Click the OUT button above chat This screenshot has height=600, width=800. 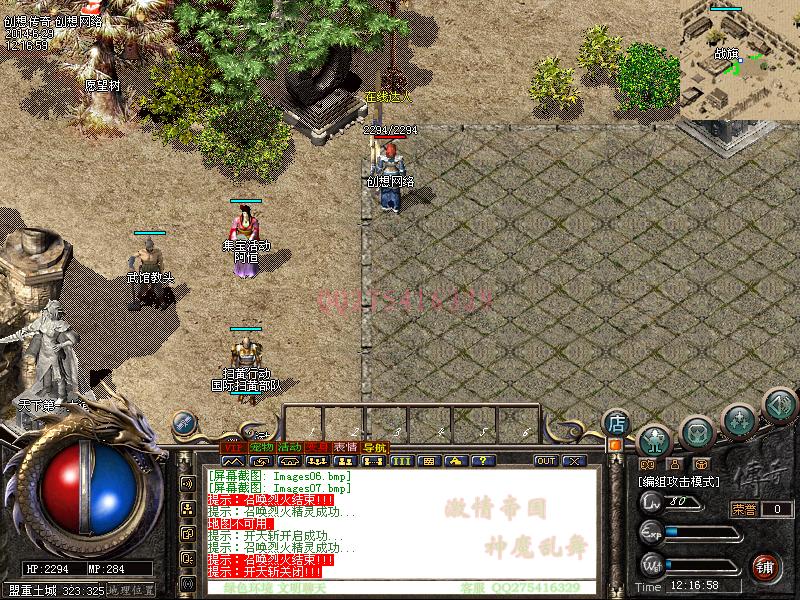pos(546,461)
